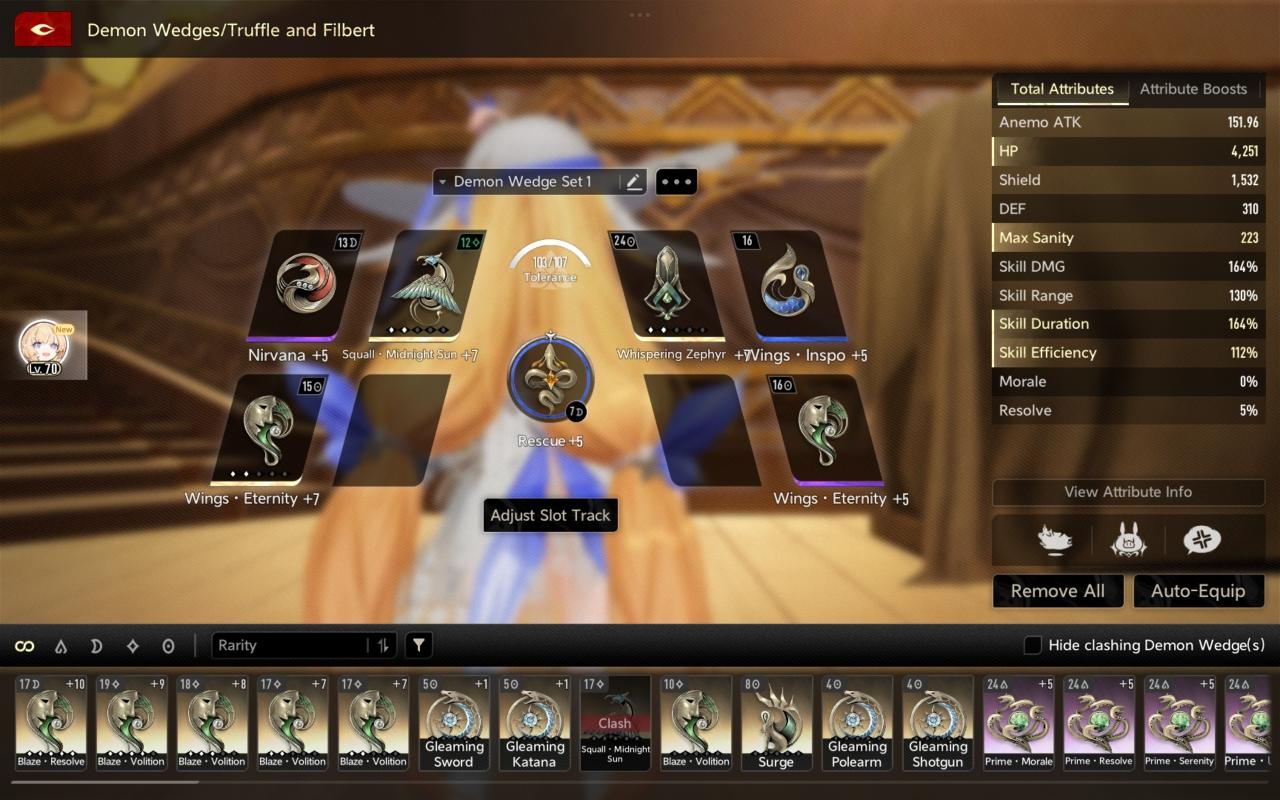Open View Attribute Info
Viewport: 1280px width, 800px height.
pyautogui.click(x=1128, y=492)
